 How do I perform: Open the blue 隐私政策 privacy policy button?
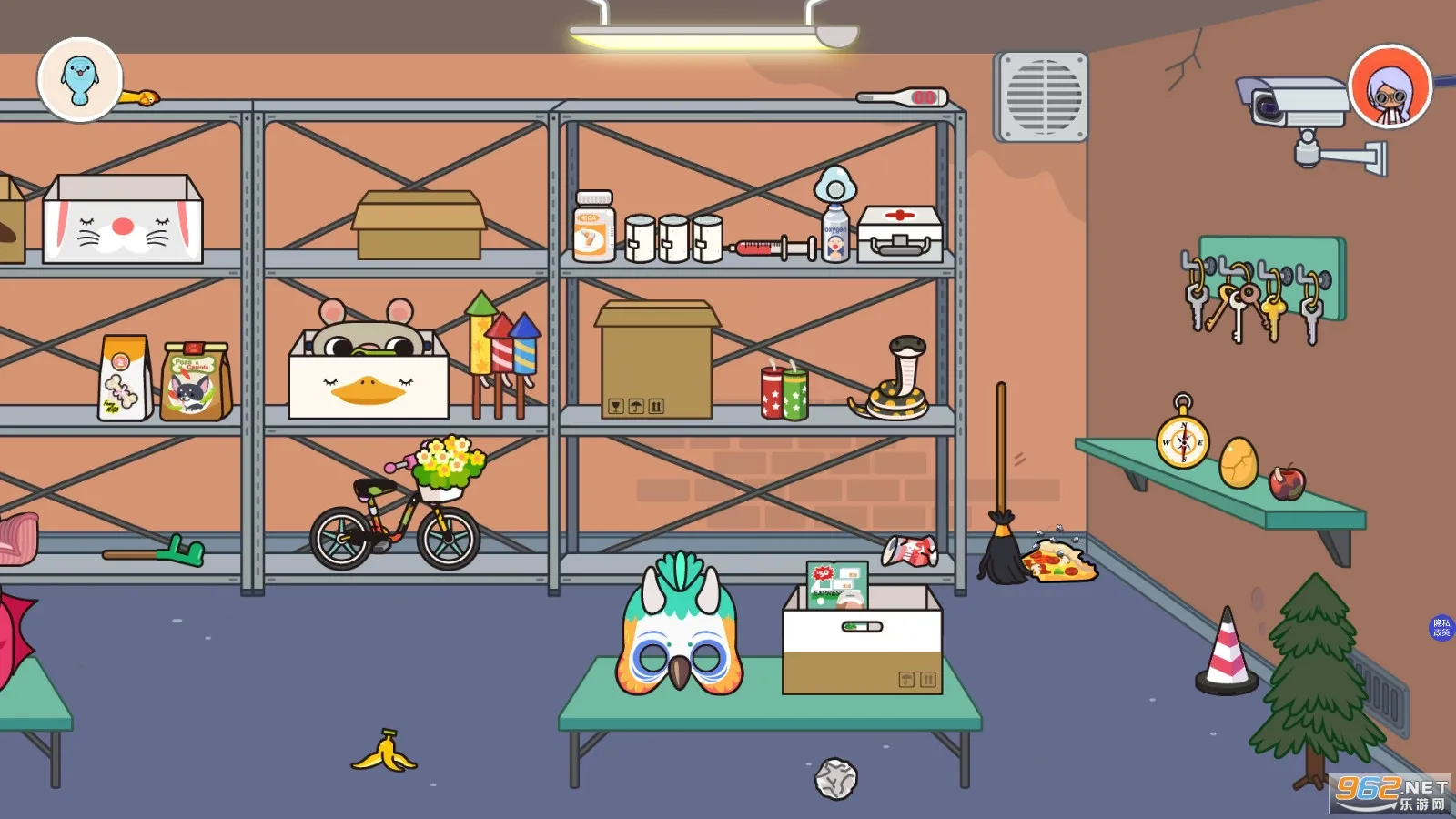pos(1441,628)
